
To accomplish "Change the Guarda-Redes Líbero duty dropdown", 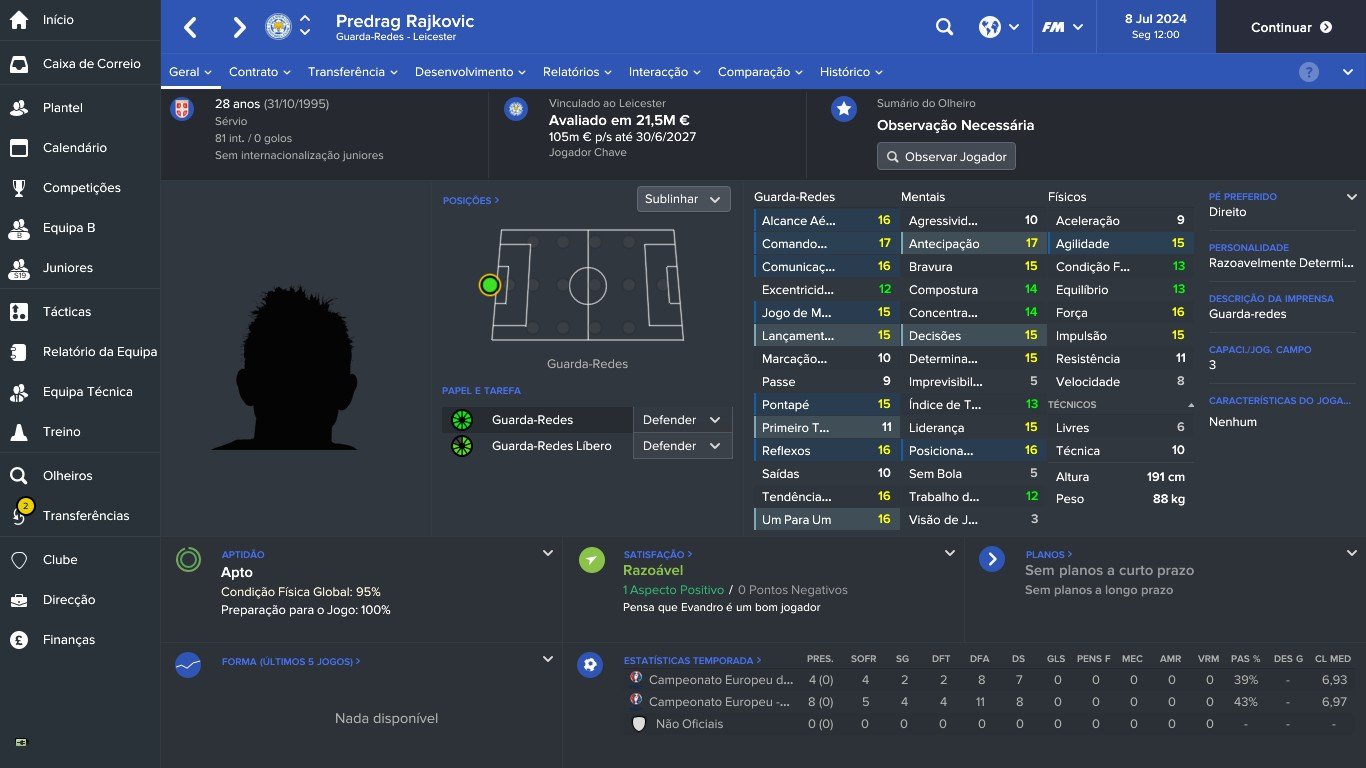I will pos(682,446).
